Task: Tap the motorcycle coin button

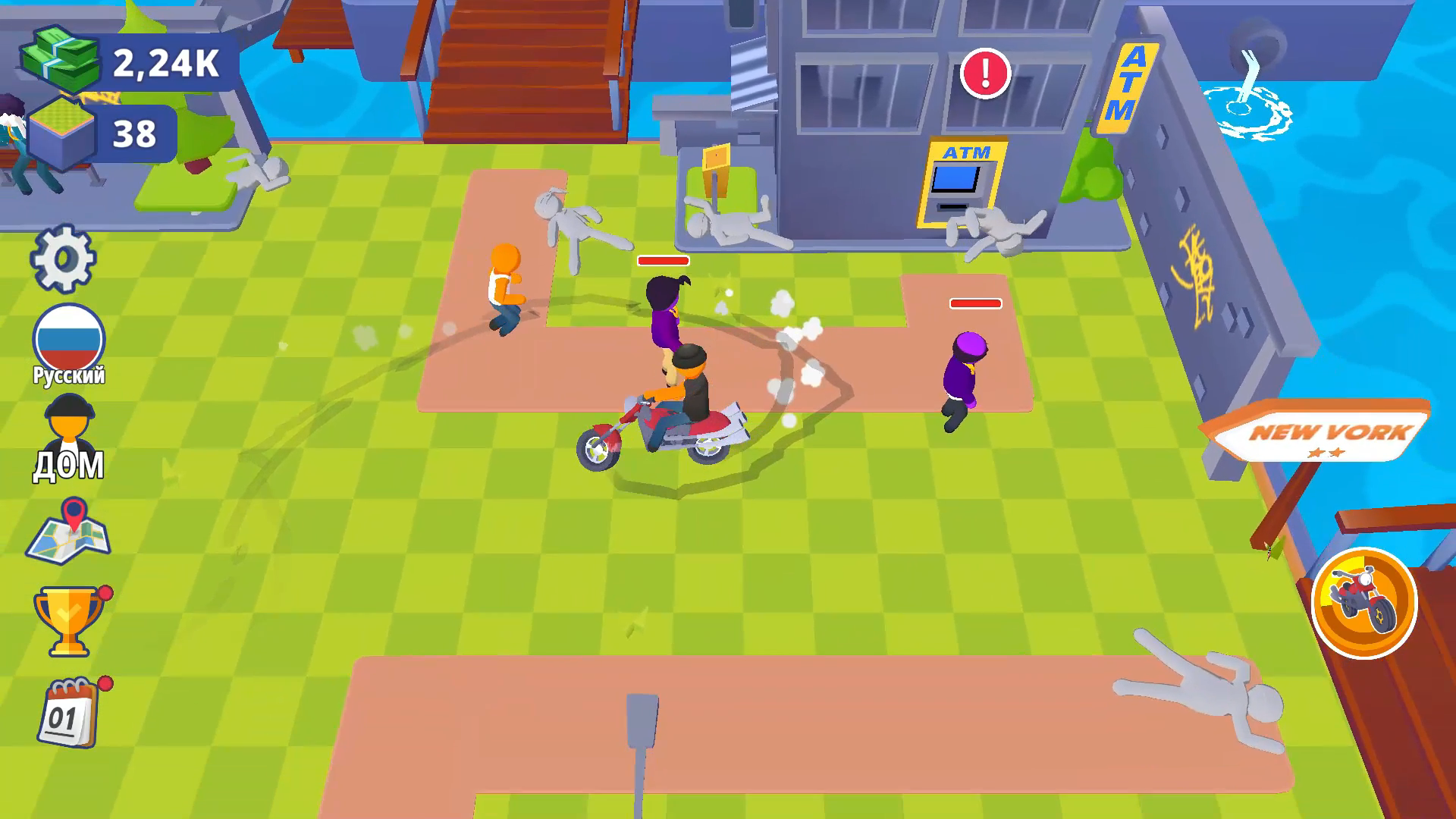Action: tap(1365, 603)
